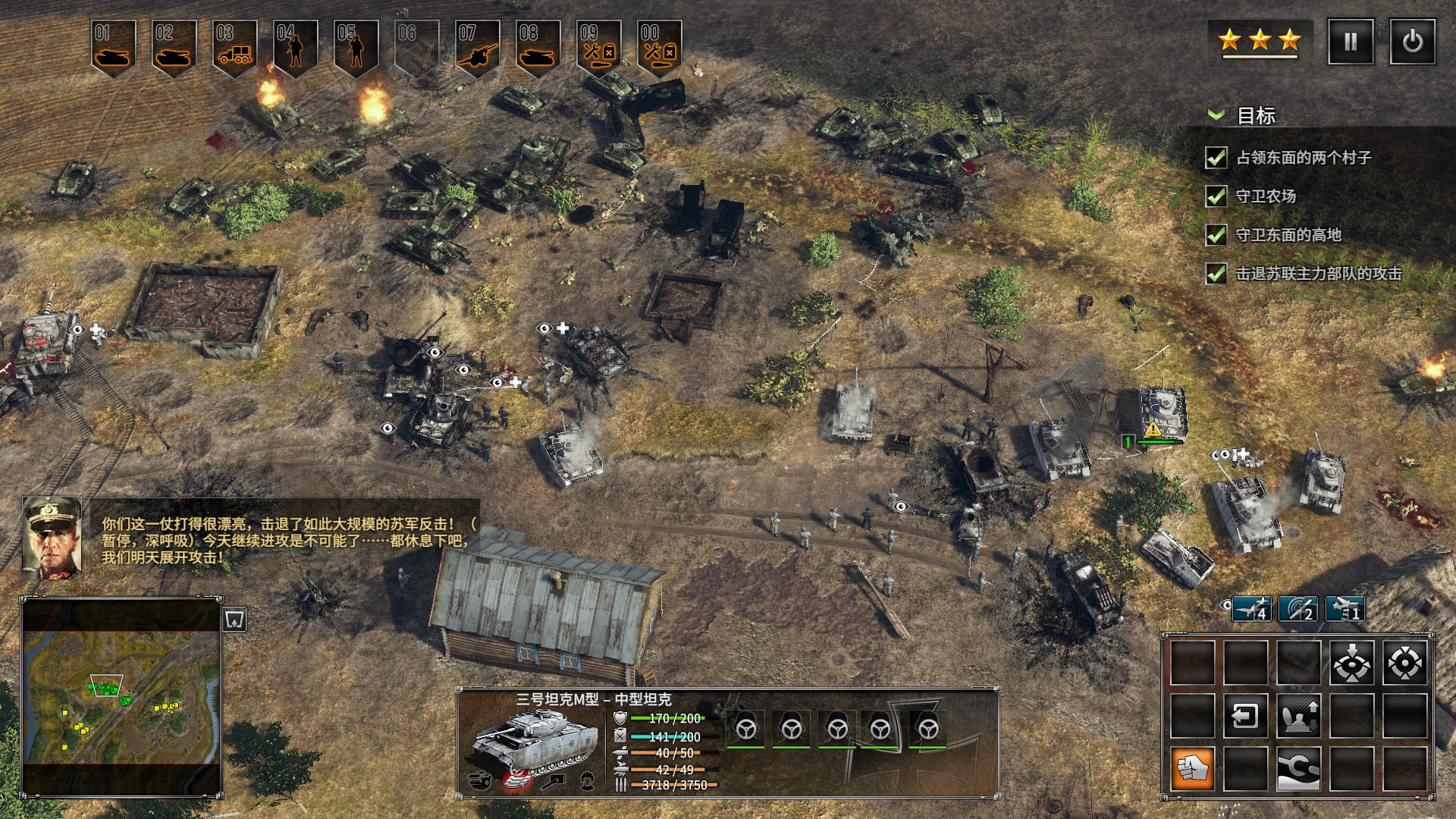Collapse the 目标 objectives list
The height and width of the screenshot is (819, 1456).
(1216, 115)
